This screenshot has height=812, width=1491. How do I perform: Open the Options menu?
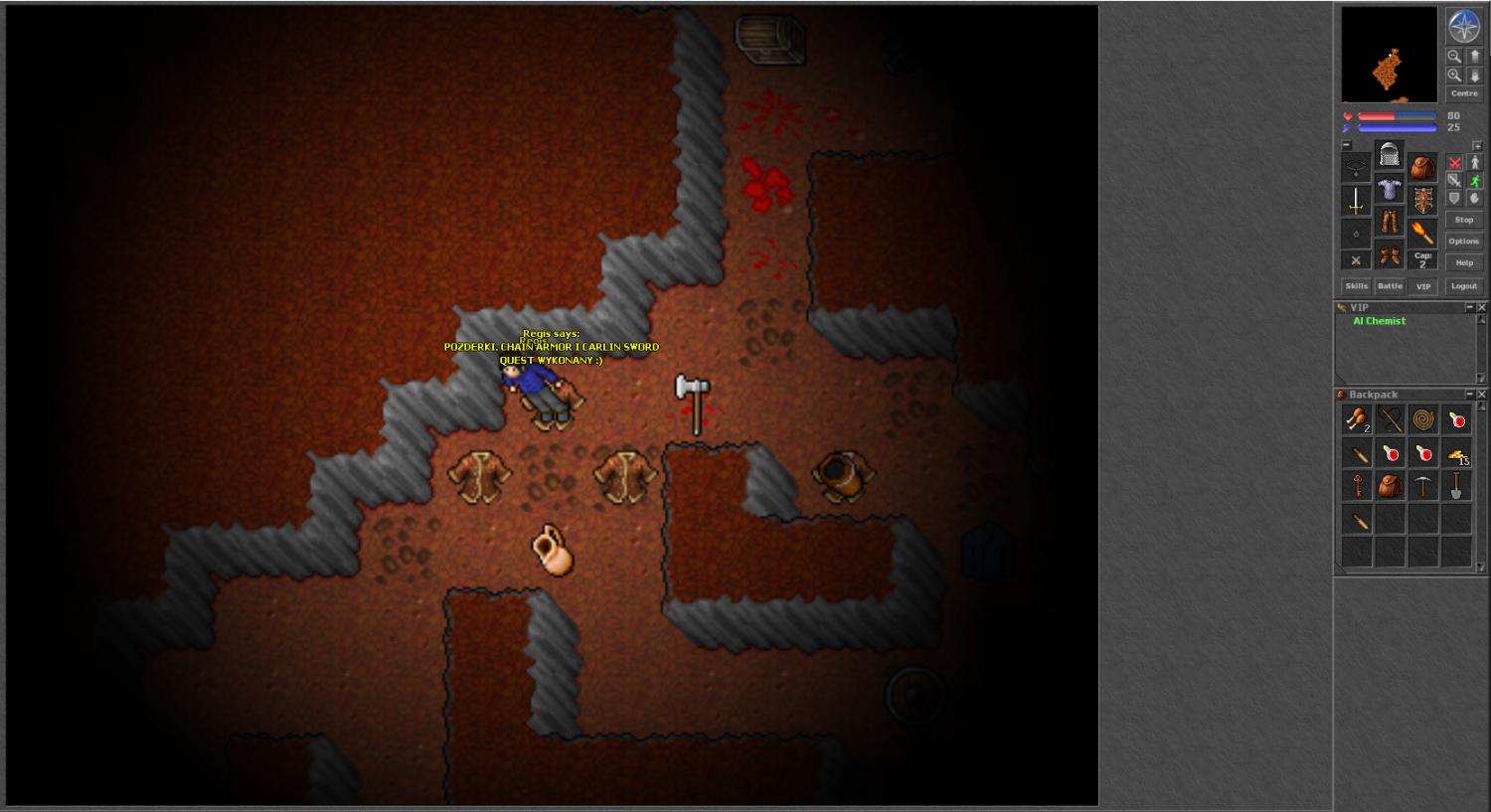point(1463,242)
